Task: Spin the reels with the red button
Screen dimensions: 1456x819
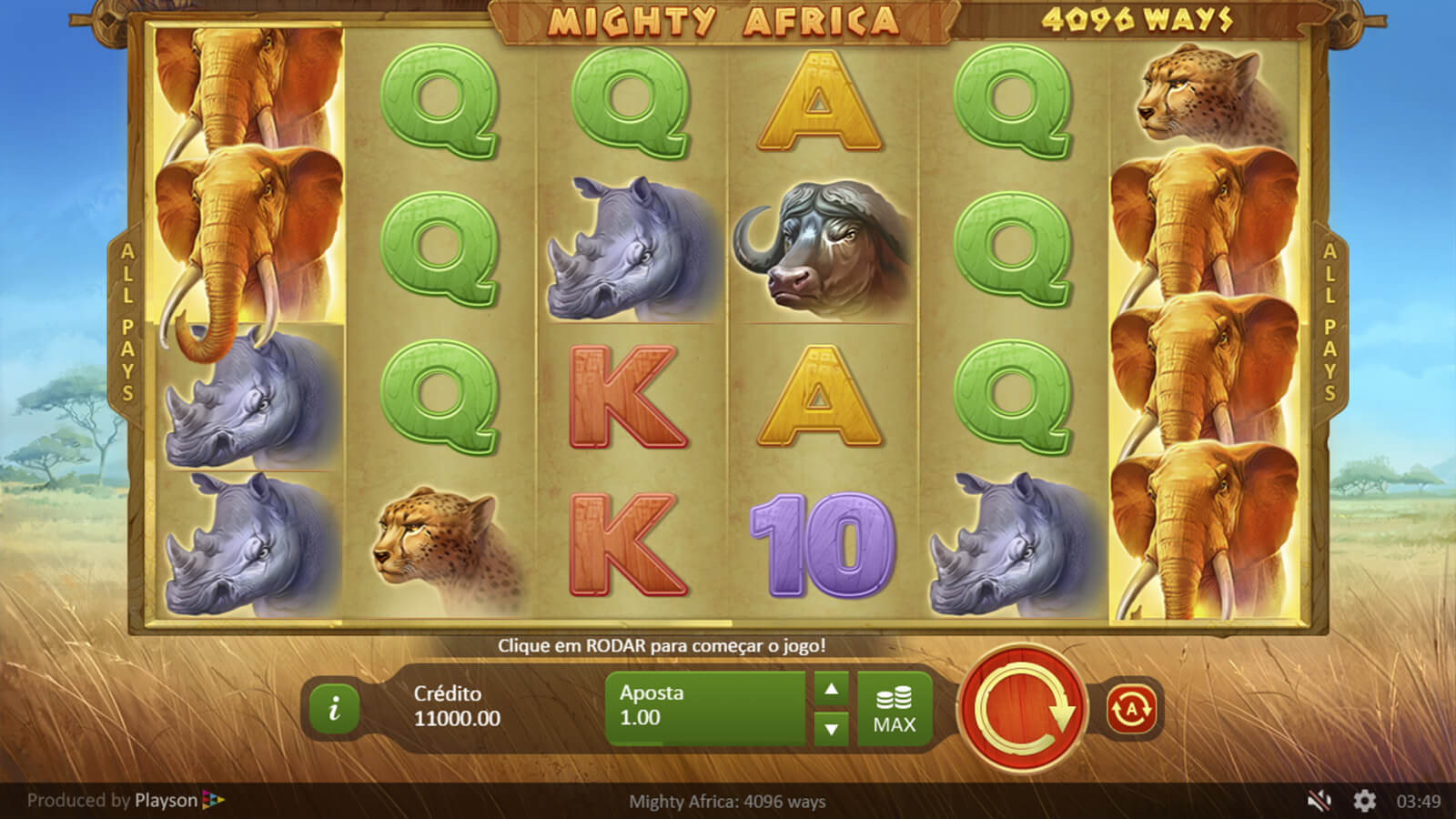Action: (1022, 708)
